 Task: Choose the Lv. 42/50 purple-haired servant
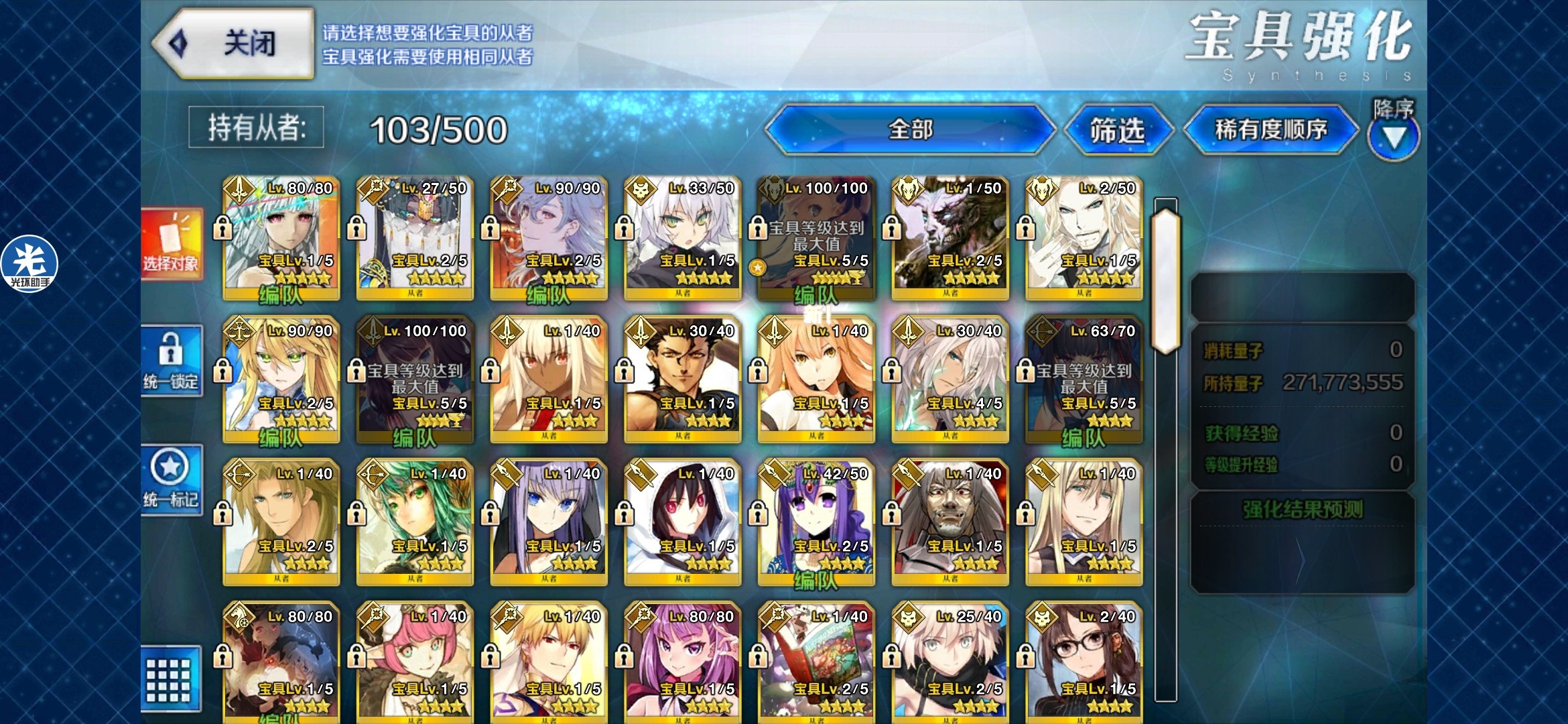815,523
